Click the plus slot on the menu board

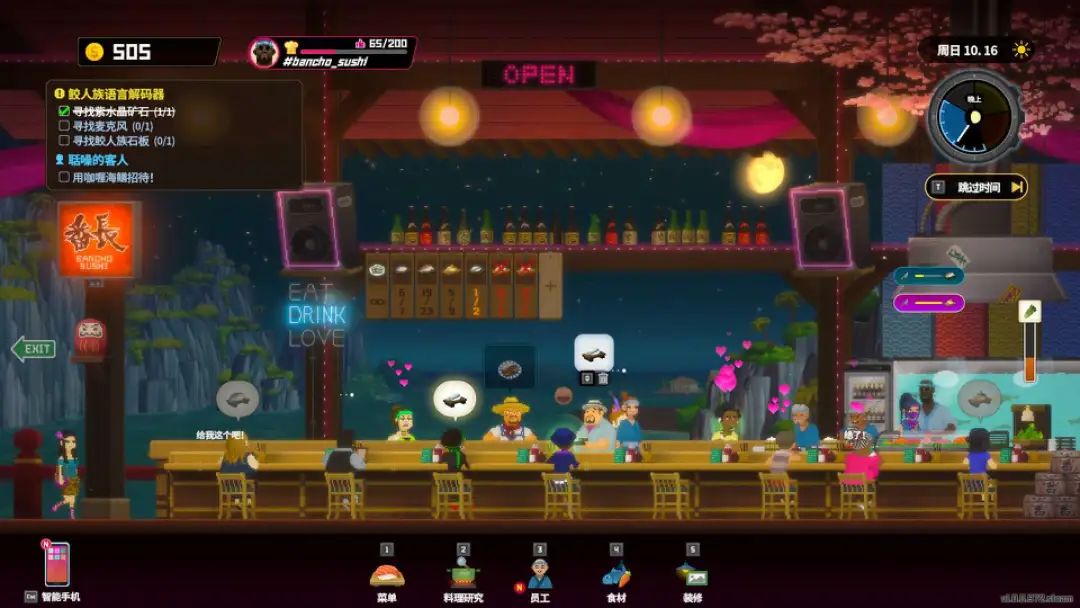[550, 285]
